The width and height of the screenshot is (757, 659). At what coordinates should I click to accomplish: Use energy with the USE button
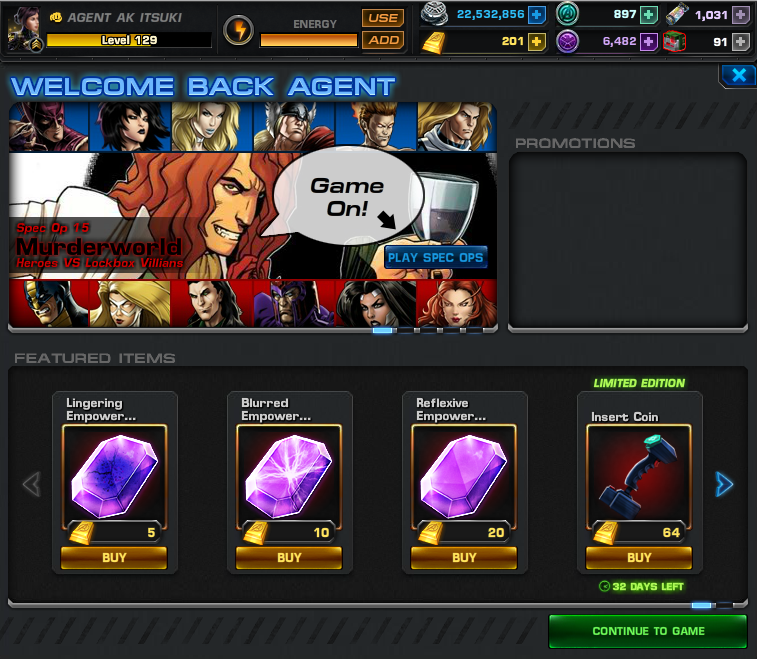tap(382, 18)
